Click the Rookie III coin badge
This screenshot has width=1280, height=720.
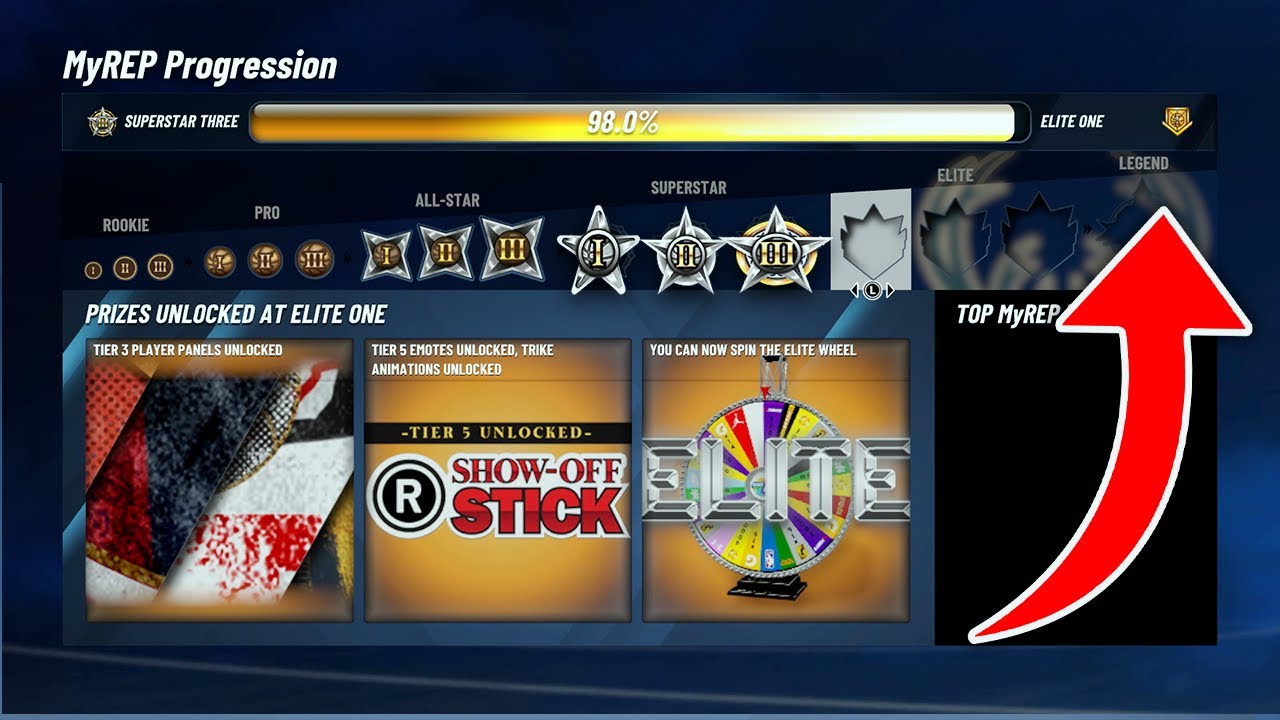click(x=158, y=266)
